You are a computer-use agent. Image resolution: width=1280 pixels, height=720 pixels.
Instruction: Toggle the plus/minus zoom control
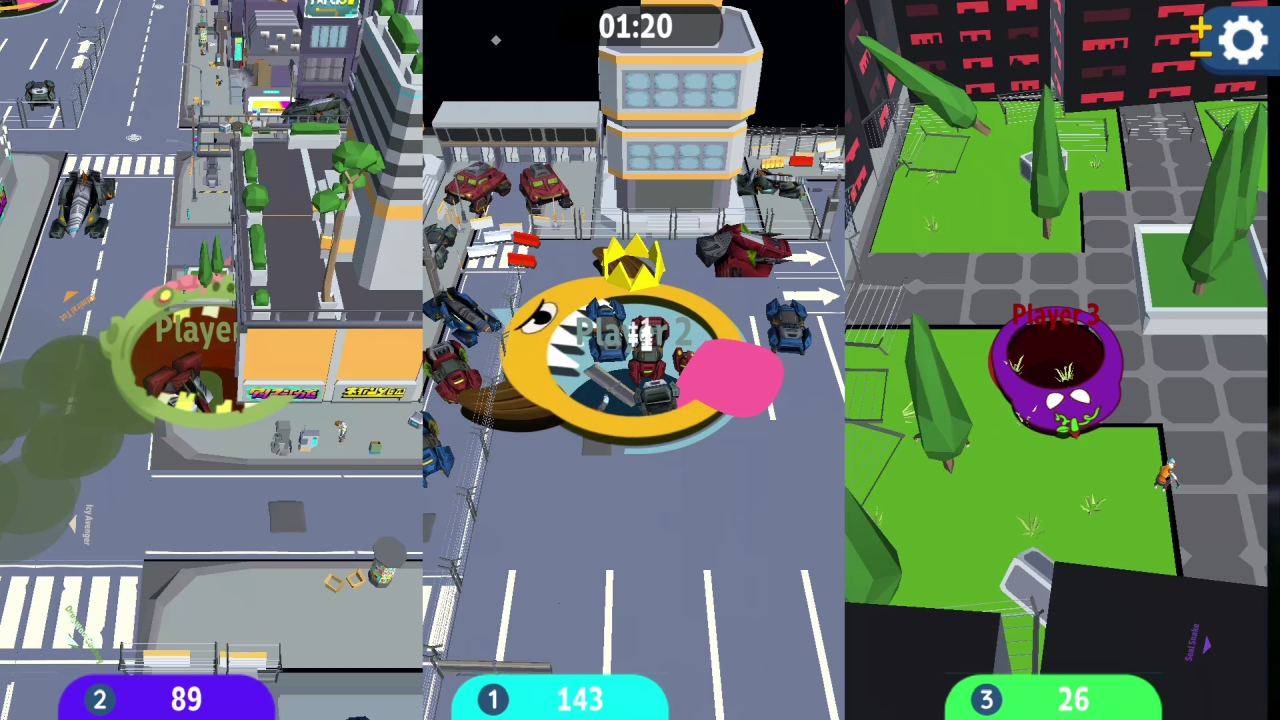[1201, 40]
